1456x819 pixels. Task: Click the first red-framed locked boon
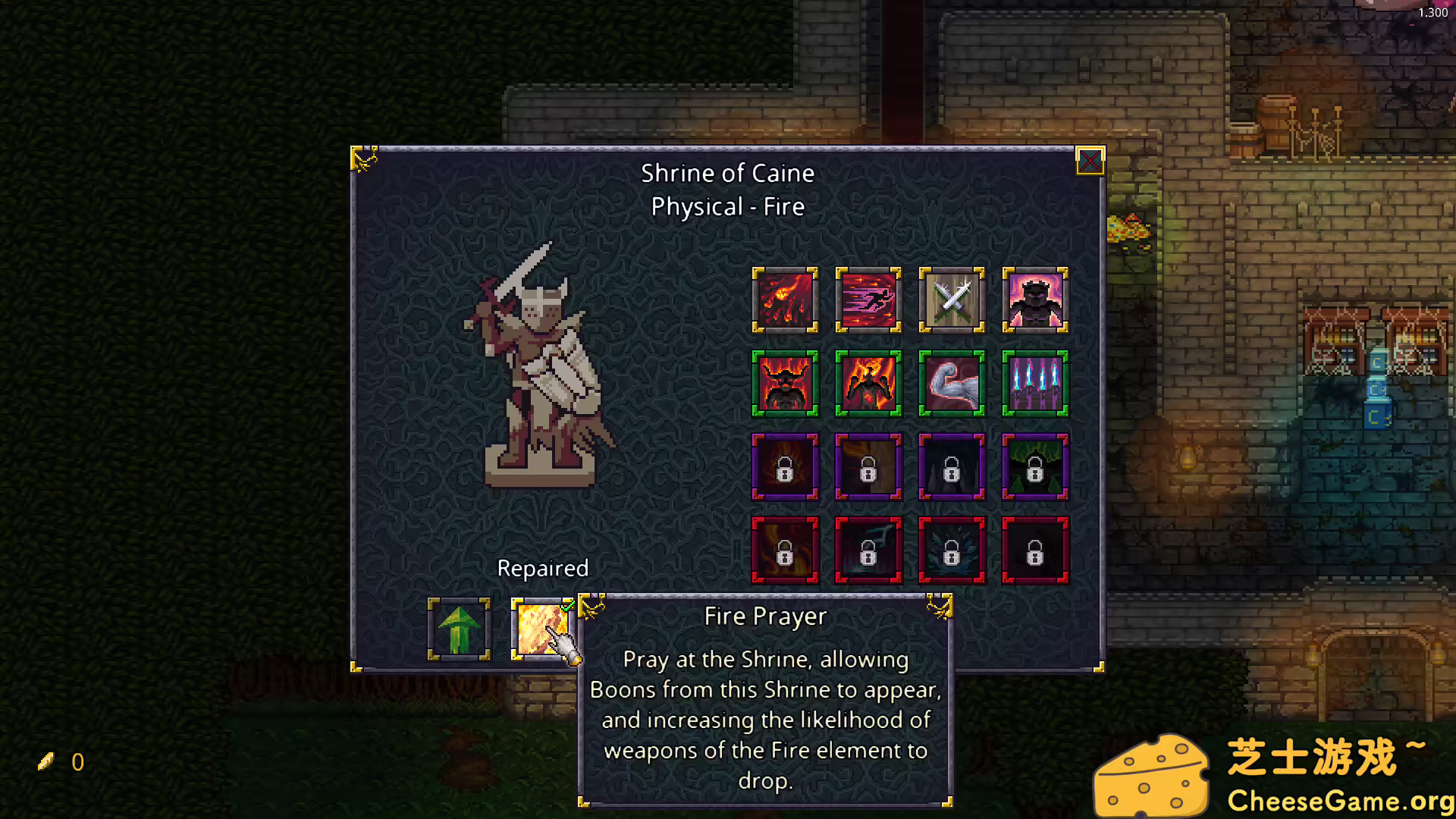(x=785, y=551)
